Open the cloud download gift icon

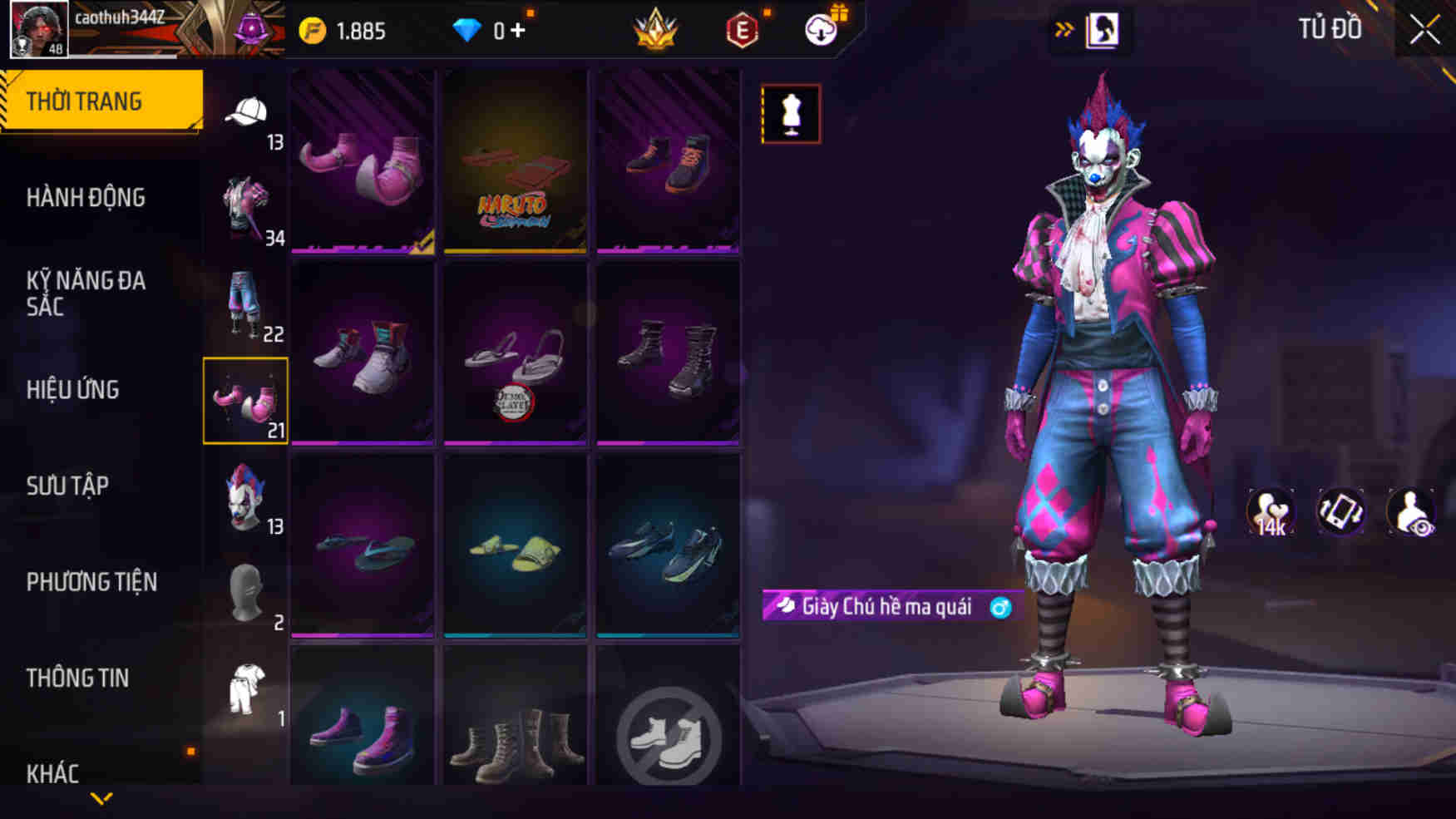[x=822, y=30]
